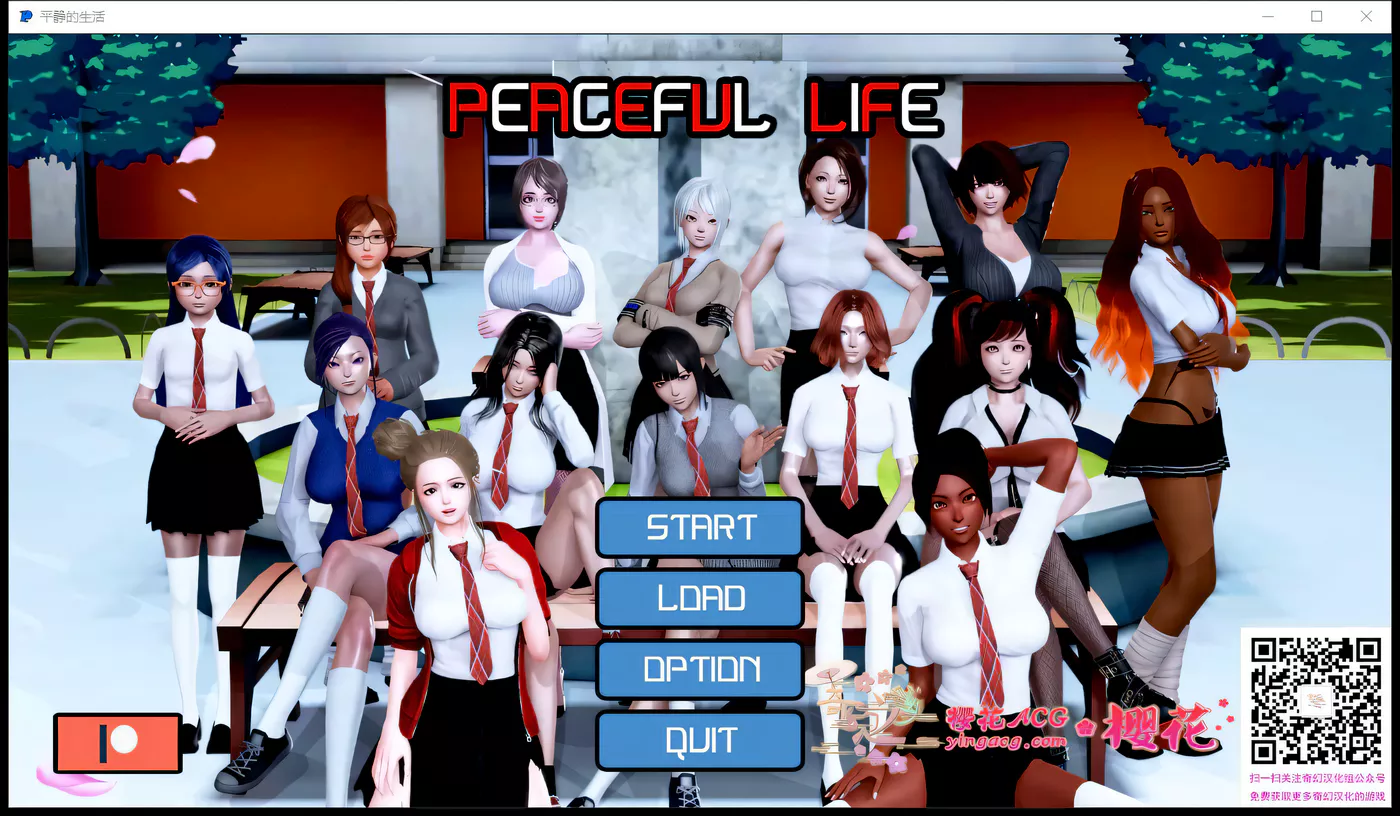Open the OPTION menu entry

click(x=699, y=669)
